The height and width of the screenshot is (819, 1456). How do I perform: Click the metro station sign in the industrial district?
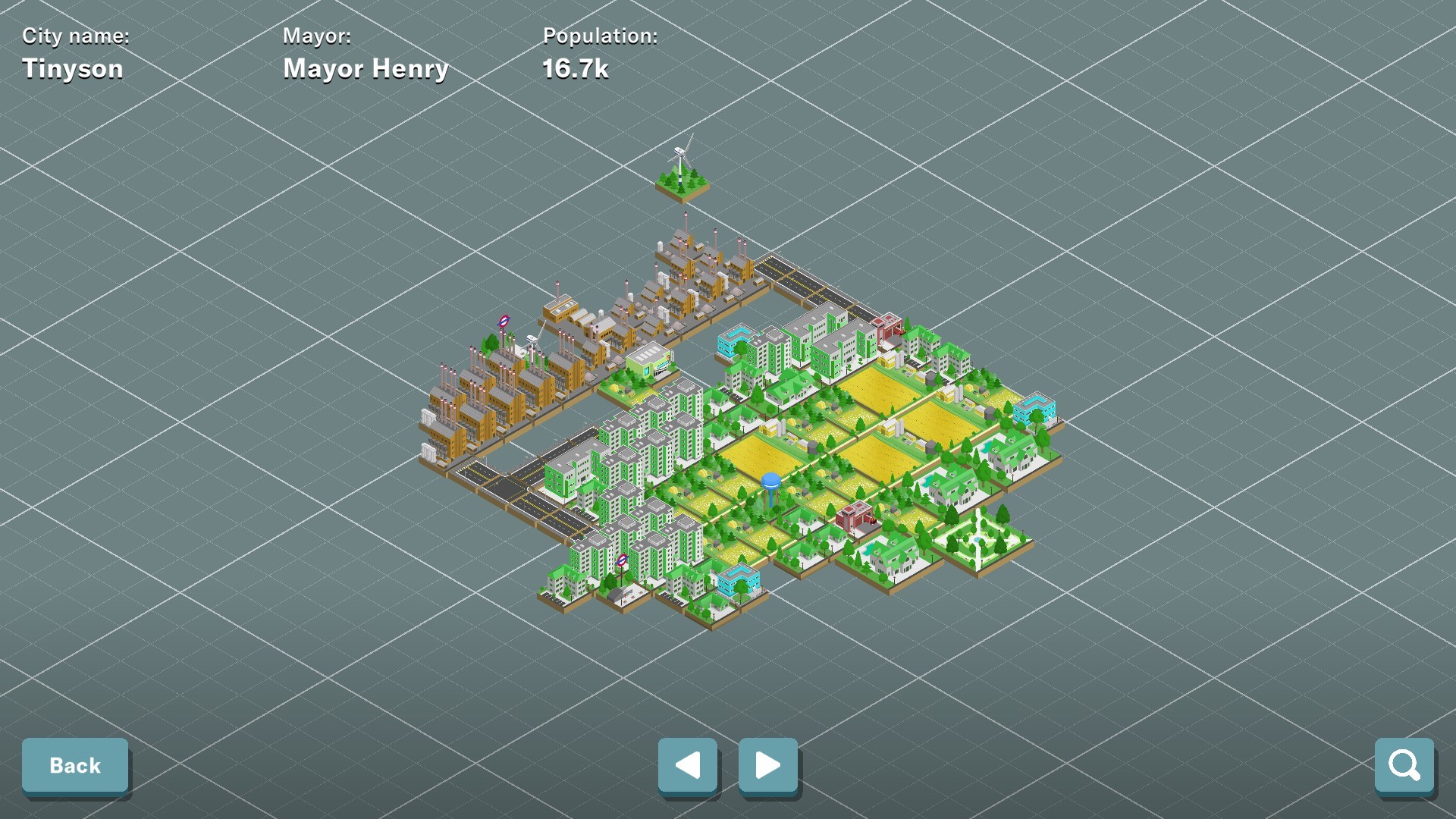pos(504,321)
